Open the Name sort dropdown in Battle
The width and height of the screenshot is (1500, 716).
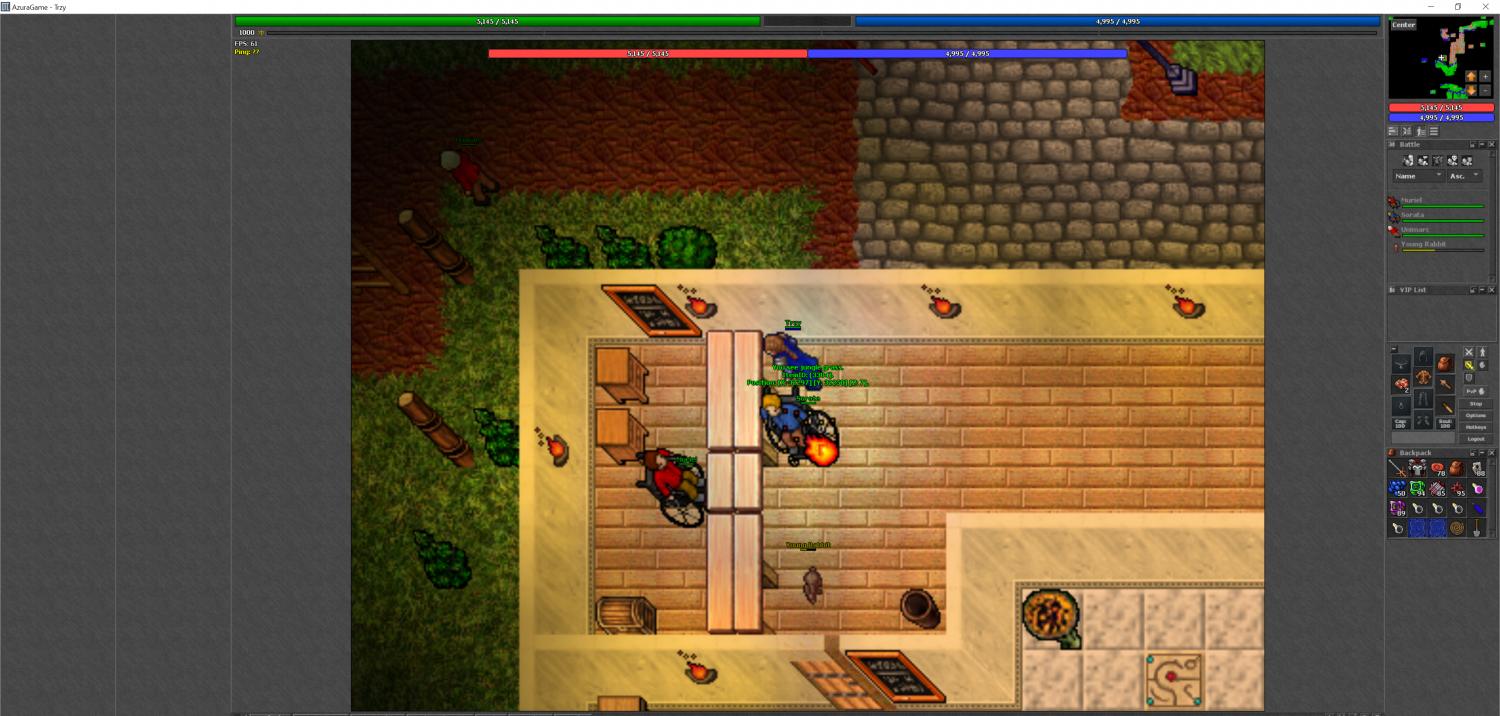click(1418, 176)
